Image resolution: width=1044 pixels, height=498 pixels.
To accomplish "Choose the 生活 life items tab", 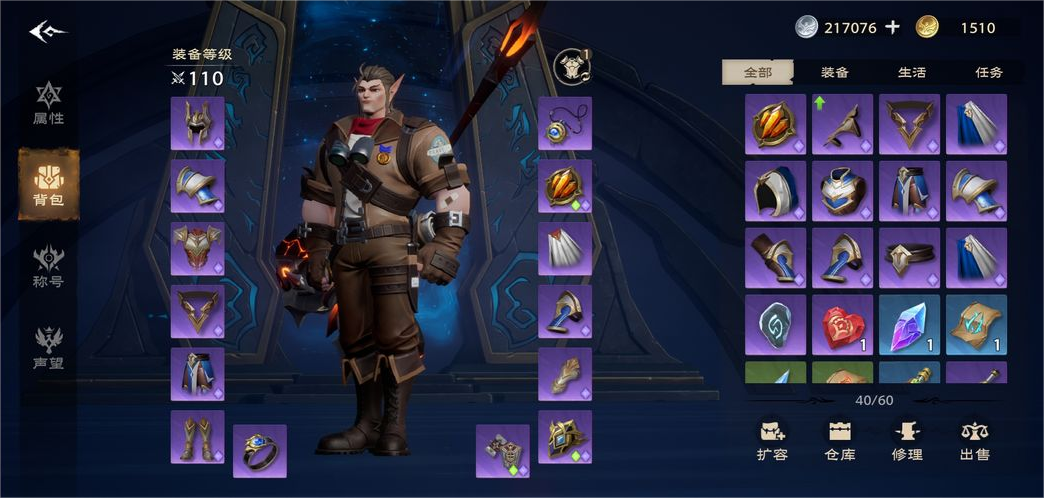I will click(x=911, y=72).
